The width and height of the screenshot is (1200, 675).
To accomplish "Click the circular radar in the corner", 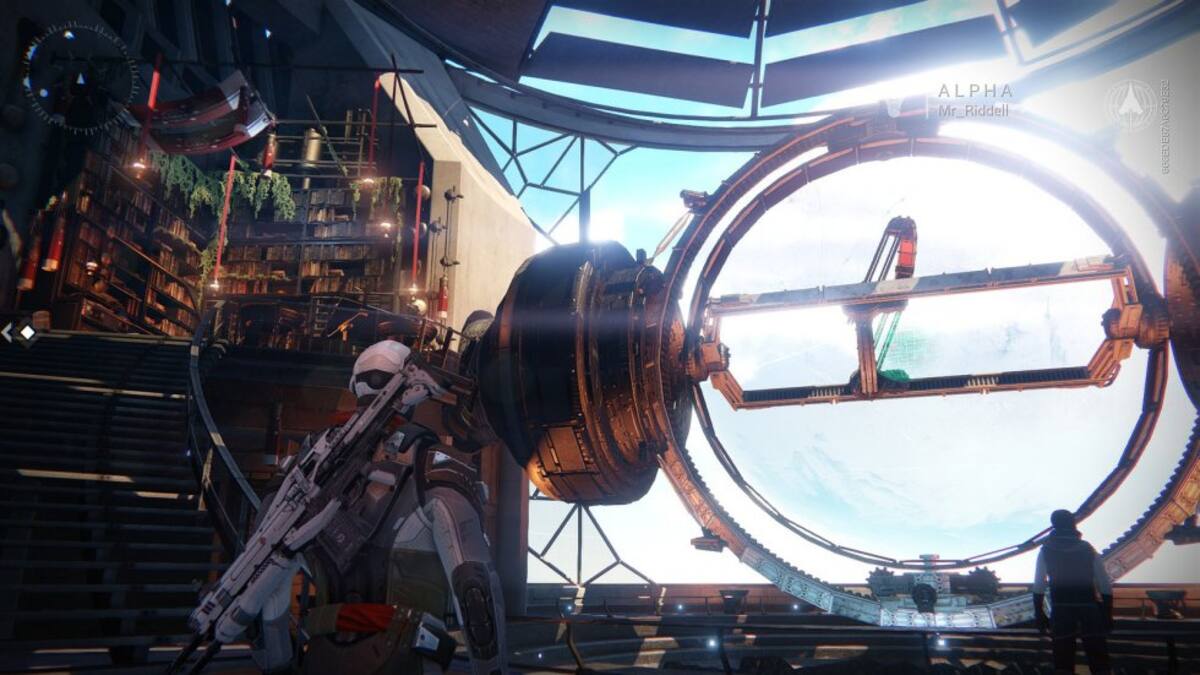I will (80, 77).
